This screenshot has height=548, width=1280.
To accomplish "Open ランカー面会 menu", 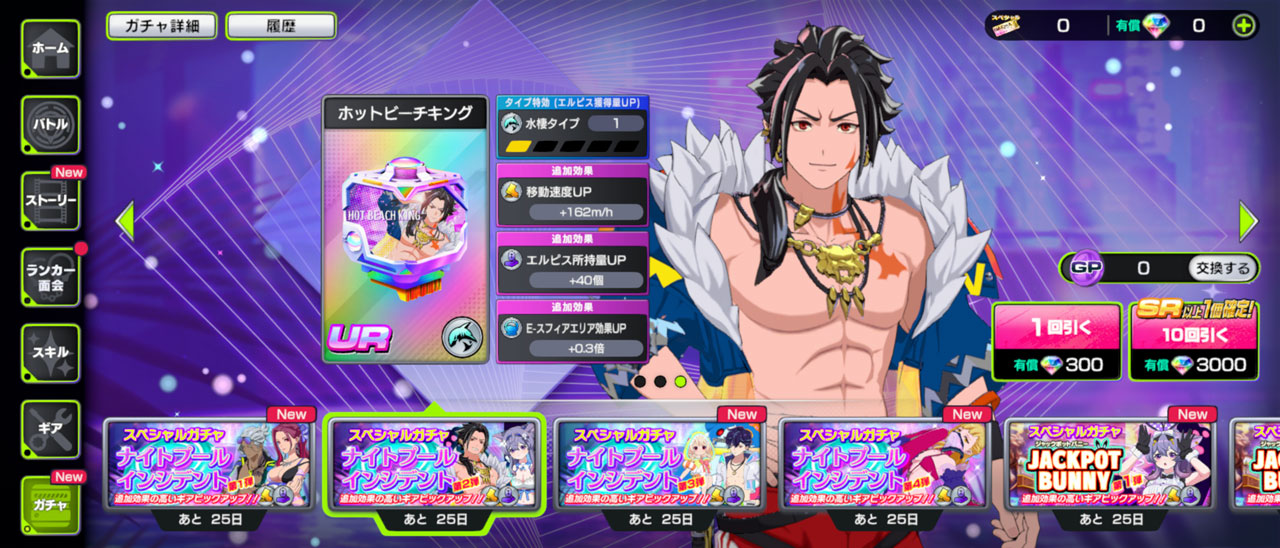I will [50, 276].
